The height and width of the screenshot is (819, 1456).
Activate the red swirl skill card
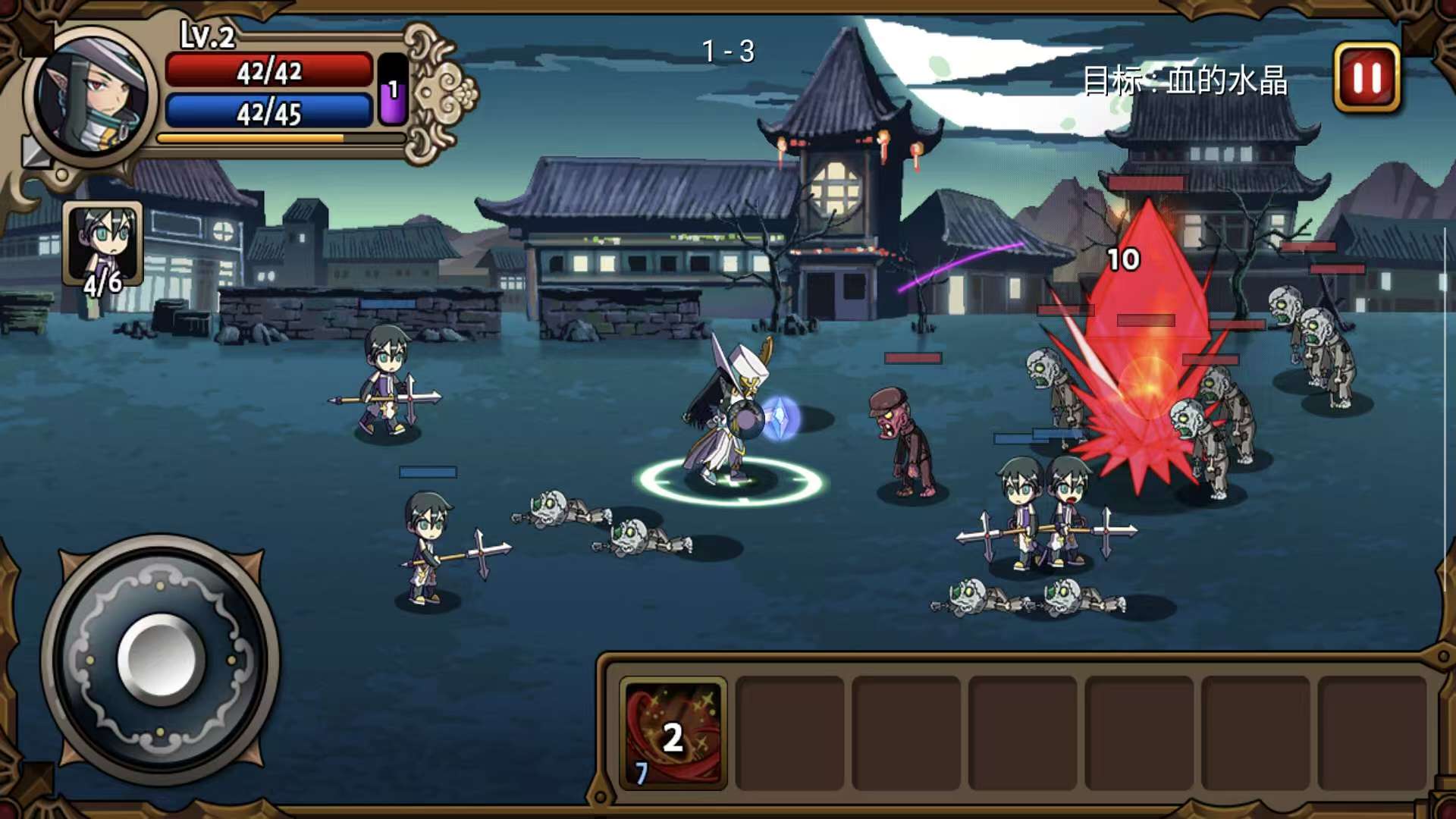(x=673, y=733)
